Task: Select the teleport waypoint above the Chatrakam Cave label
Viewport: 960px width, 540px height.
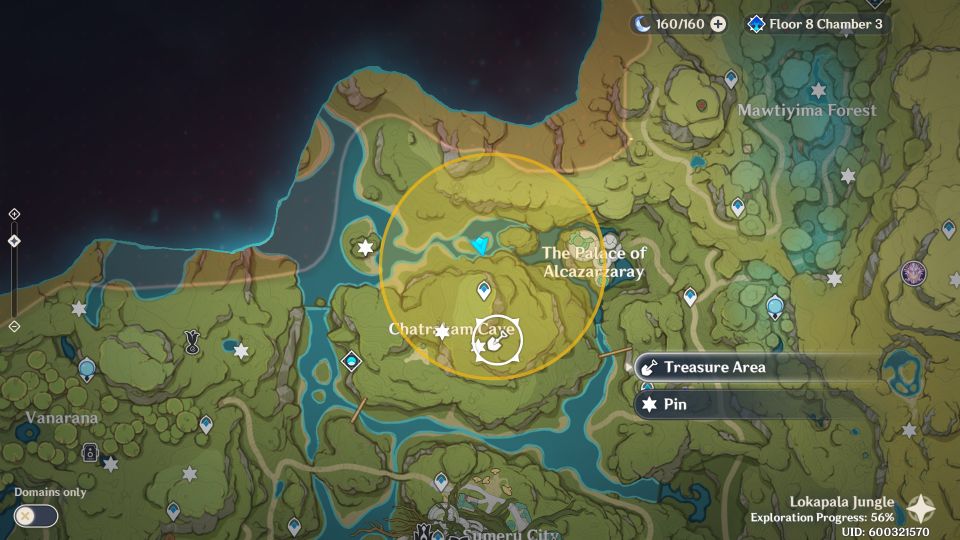Action: pyautogui.click(x=484, y=291)
